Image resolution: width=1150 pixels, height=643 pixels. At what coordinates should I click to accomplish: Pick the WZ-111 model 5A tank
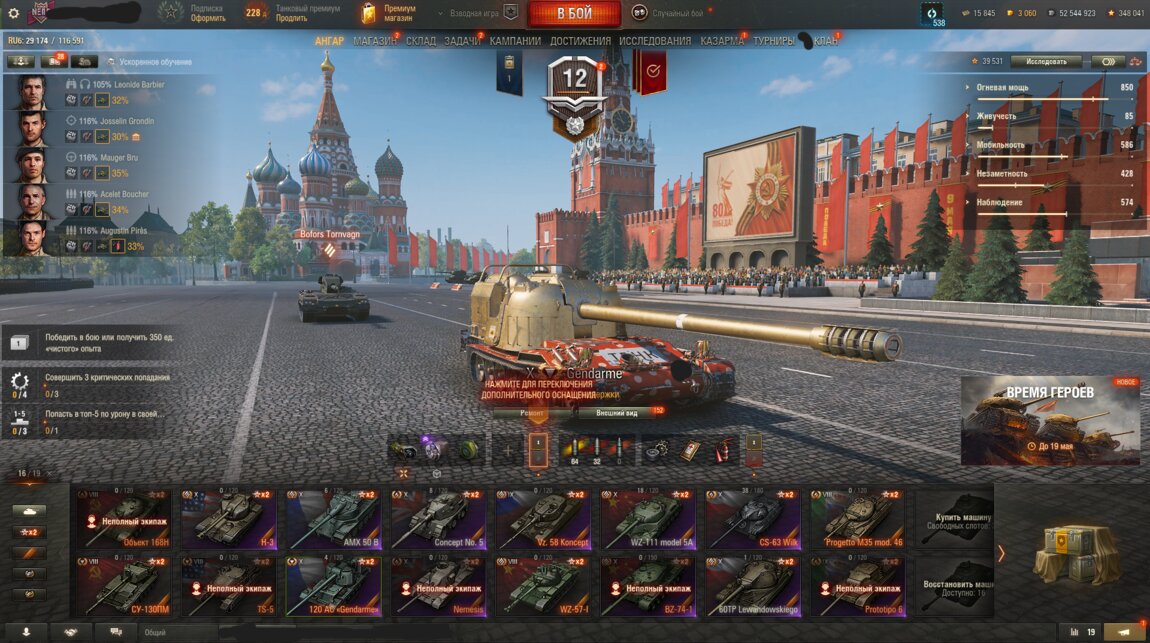pyautogui.click(x=648, y=519)
